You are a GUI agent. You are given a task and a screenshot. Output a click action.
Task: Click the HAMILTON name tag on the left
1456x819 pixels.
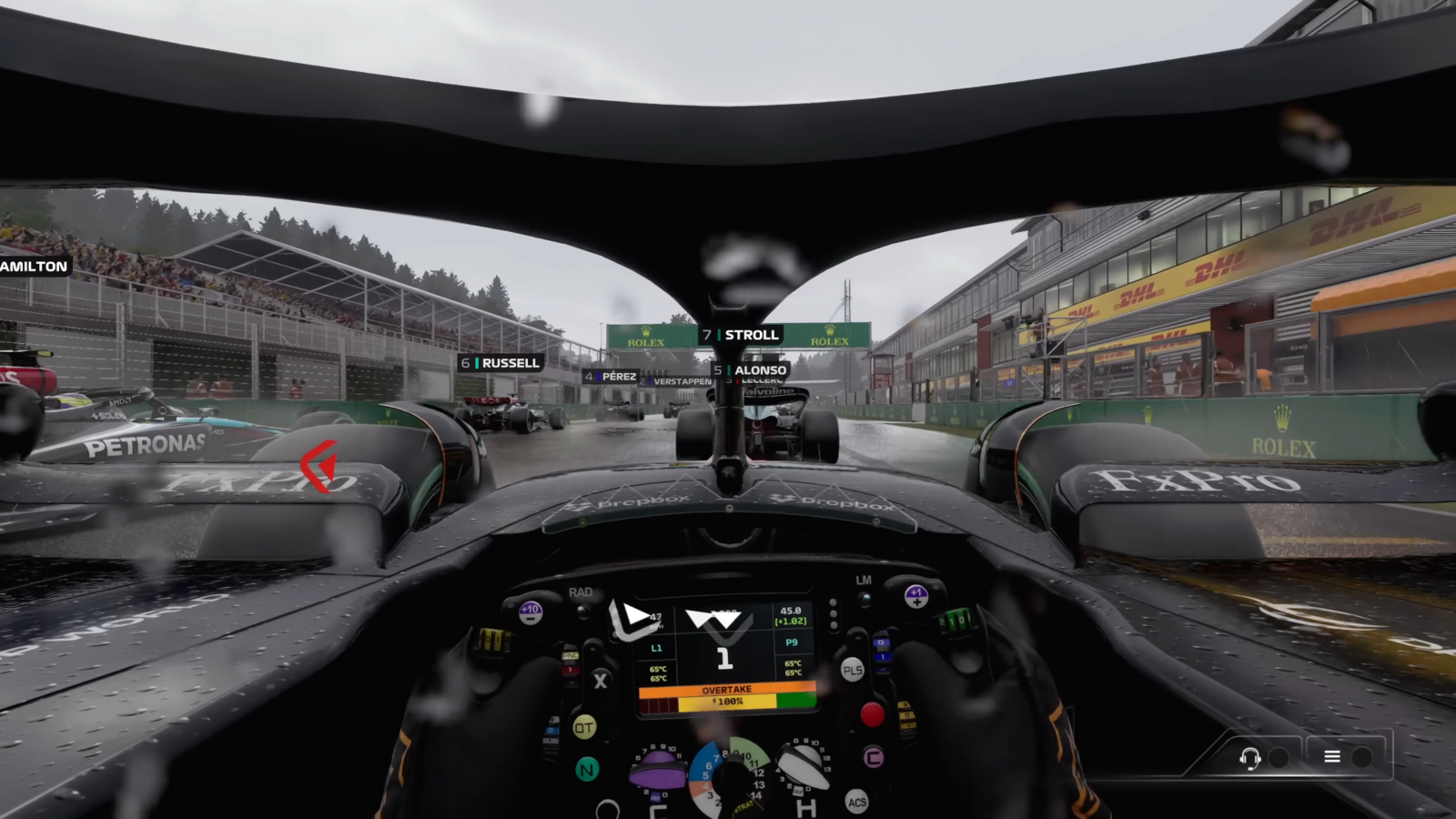point(32,267)
